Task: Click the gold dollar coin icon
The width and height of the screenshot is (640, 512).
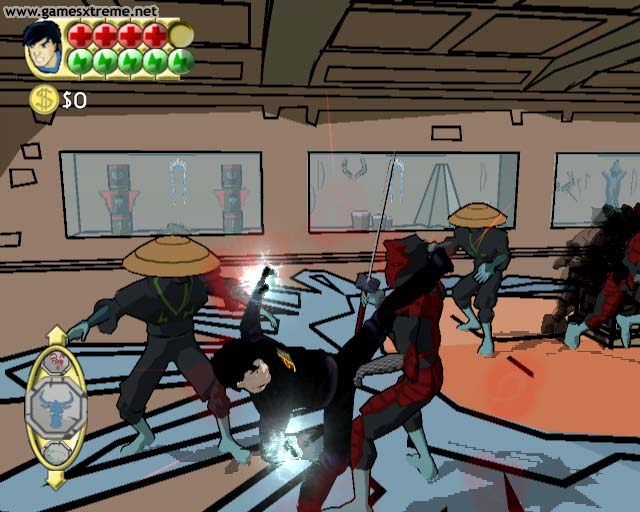Action: coord(43,98)
